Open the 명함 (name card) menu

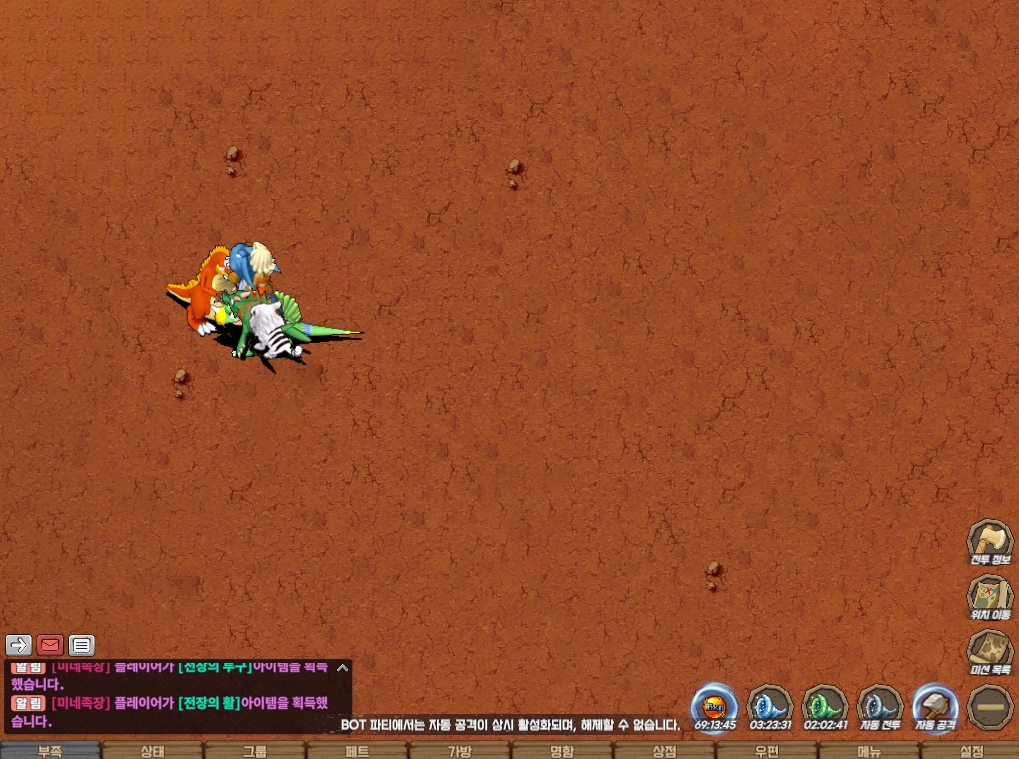pos(562,751)
